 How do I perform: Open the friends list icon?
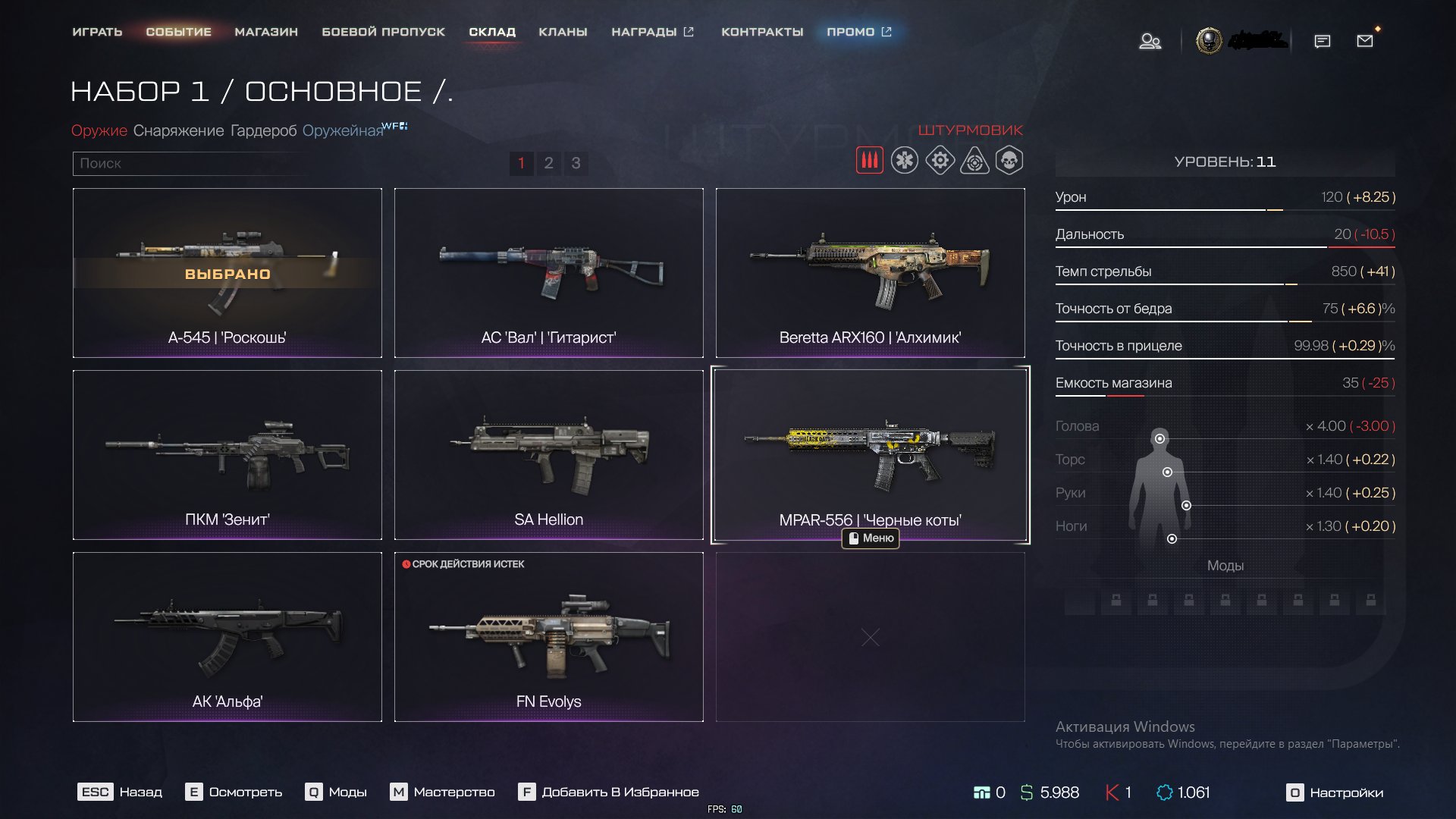(1150, 41)
